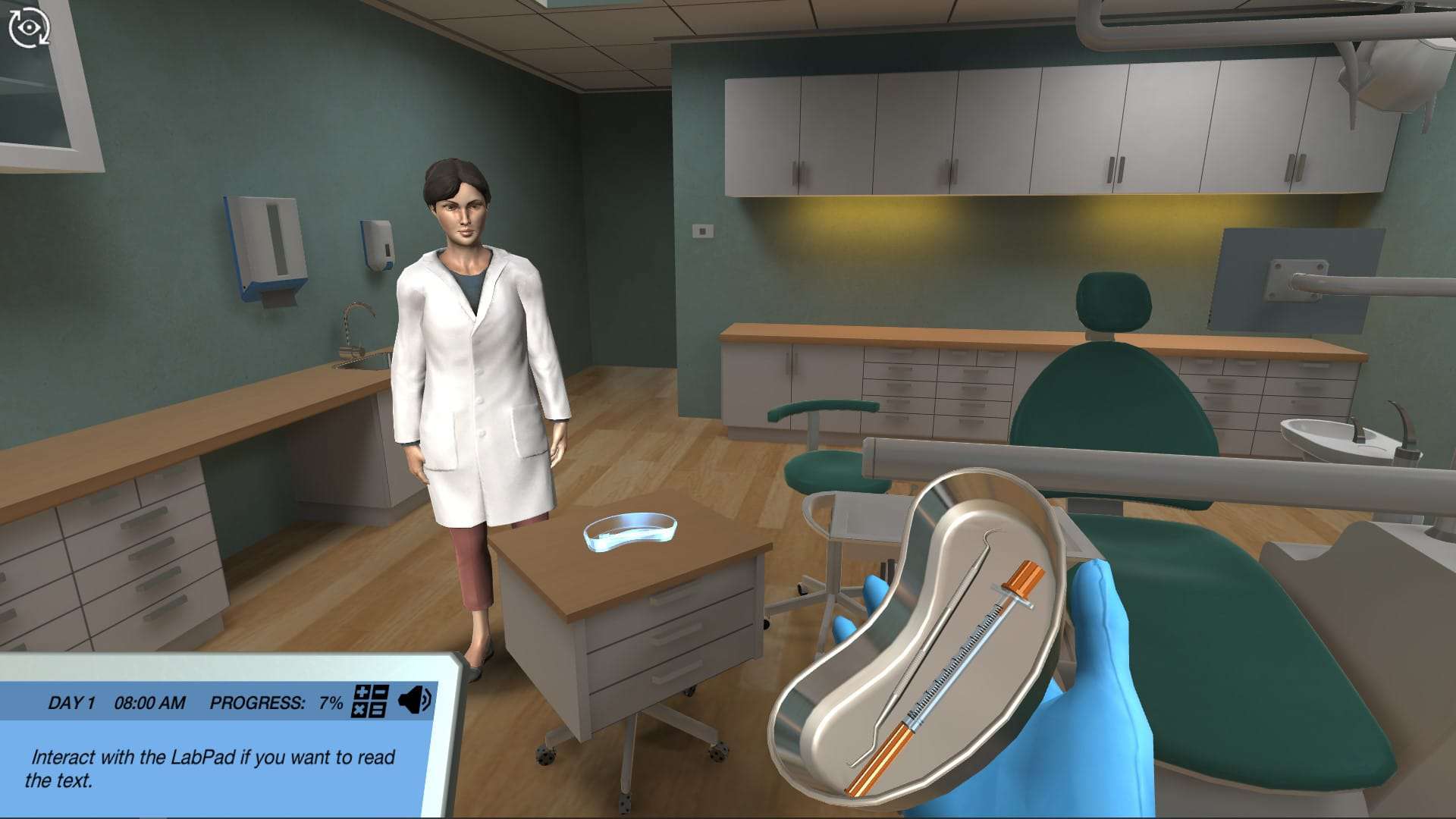Open the LabPad calculator grid icon
The image size is (1456, 819).
point(370,701)
